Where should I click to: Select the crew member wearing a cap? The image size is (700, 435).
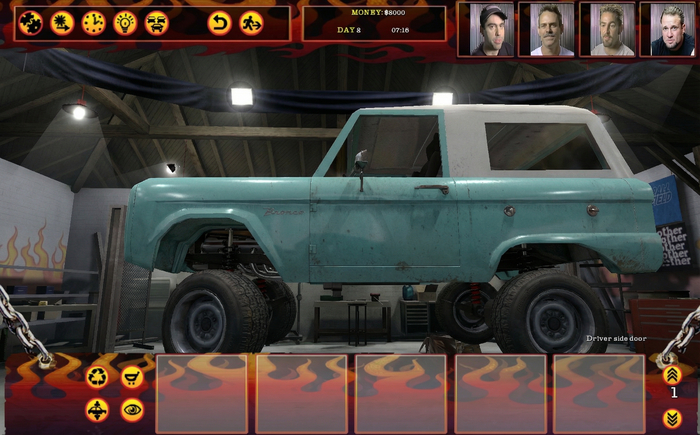pos(486,29)
